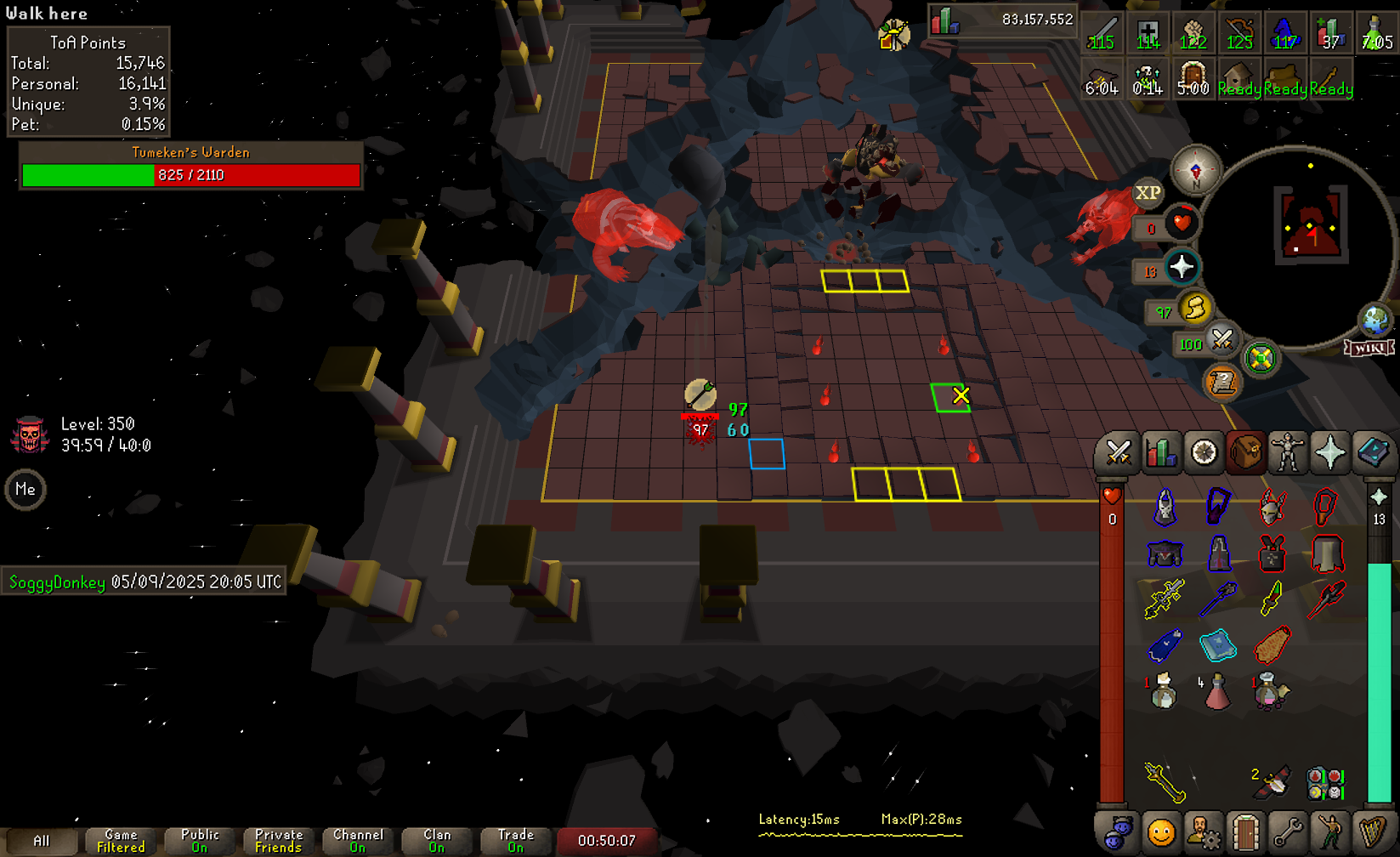Open the Prayer tab
The height and width of the screenshot is (857, 1400).
coord(1330,453)
